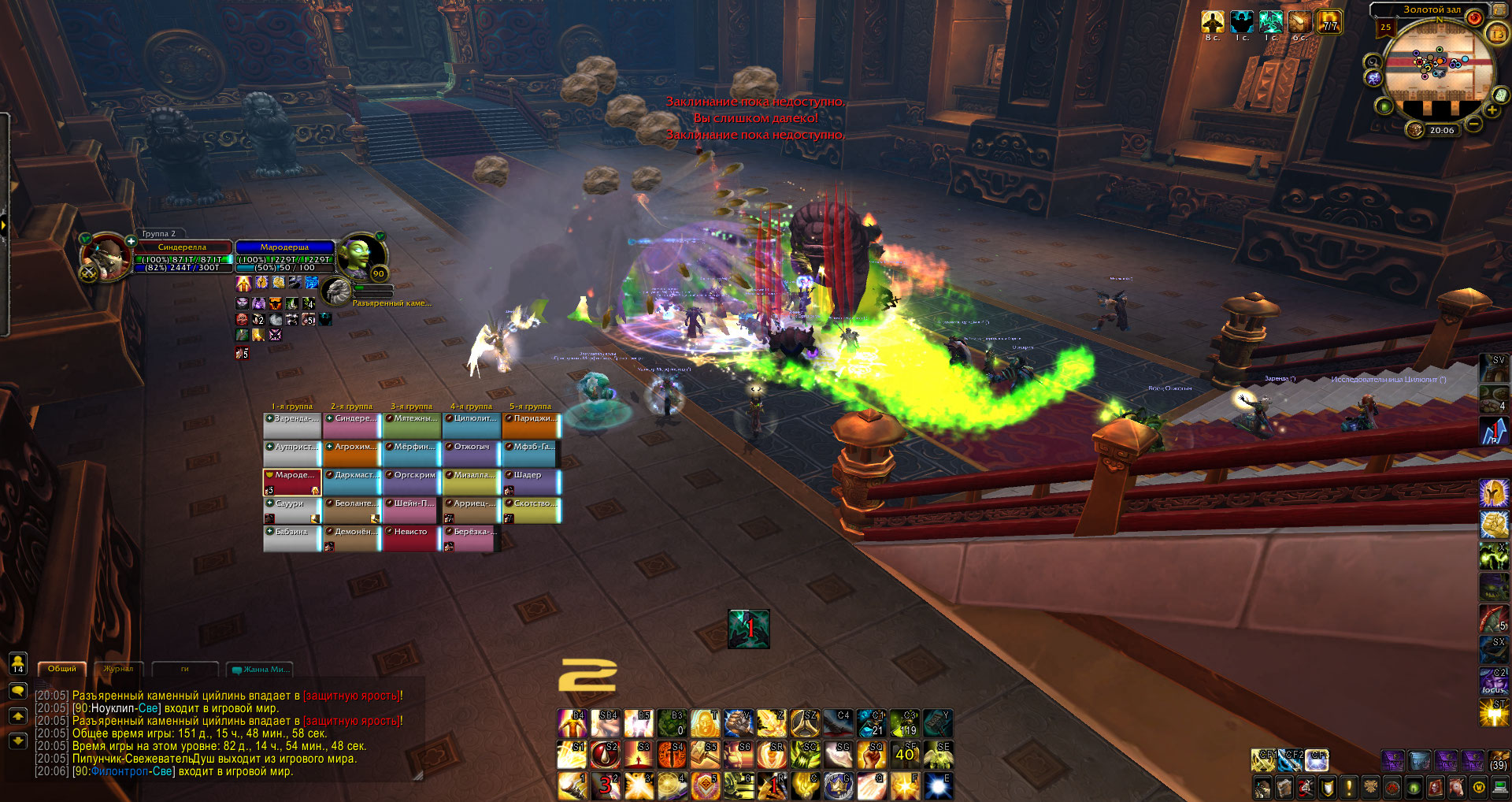This screenshot has width=1512, height=802.
Task: Zoom out the minimap with the minus button
Action: 1473,124
